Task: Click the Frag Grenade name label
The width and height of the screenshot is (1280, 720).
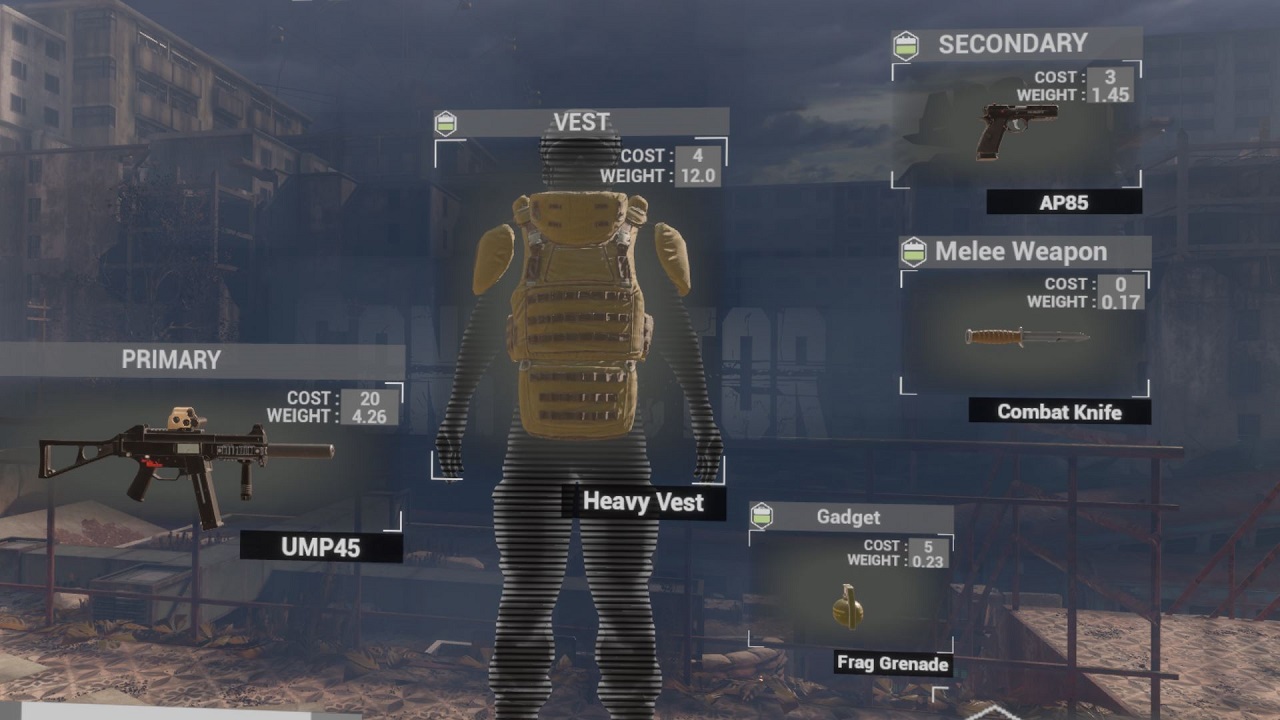Action: click(892, 663)
